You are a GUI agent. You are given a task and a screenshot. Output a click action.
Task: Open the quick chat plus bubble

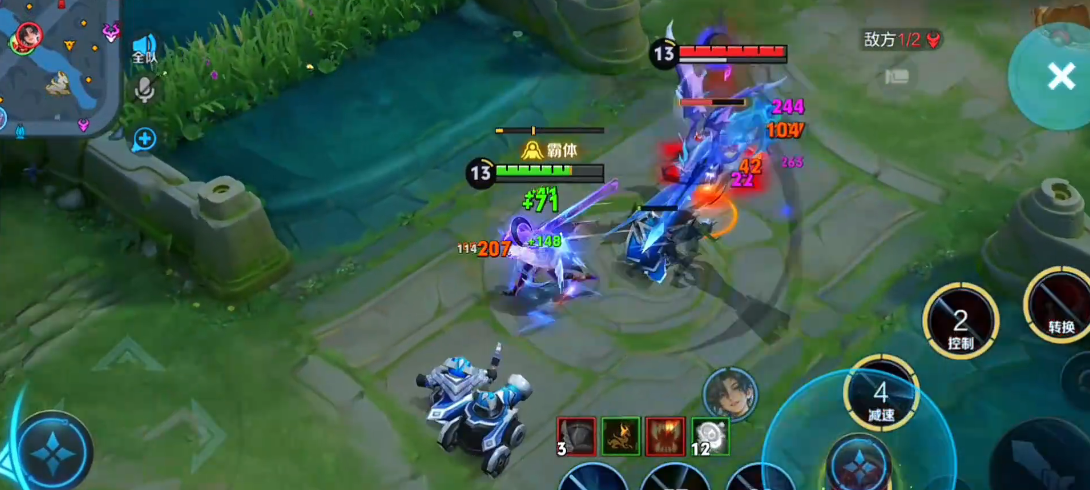[x=145, y=139]
